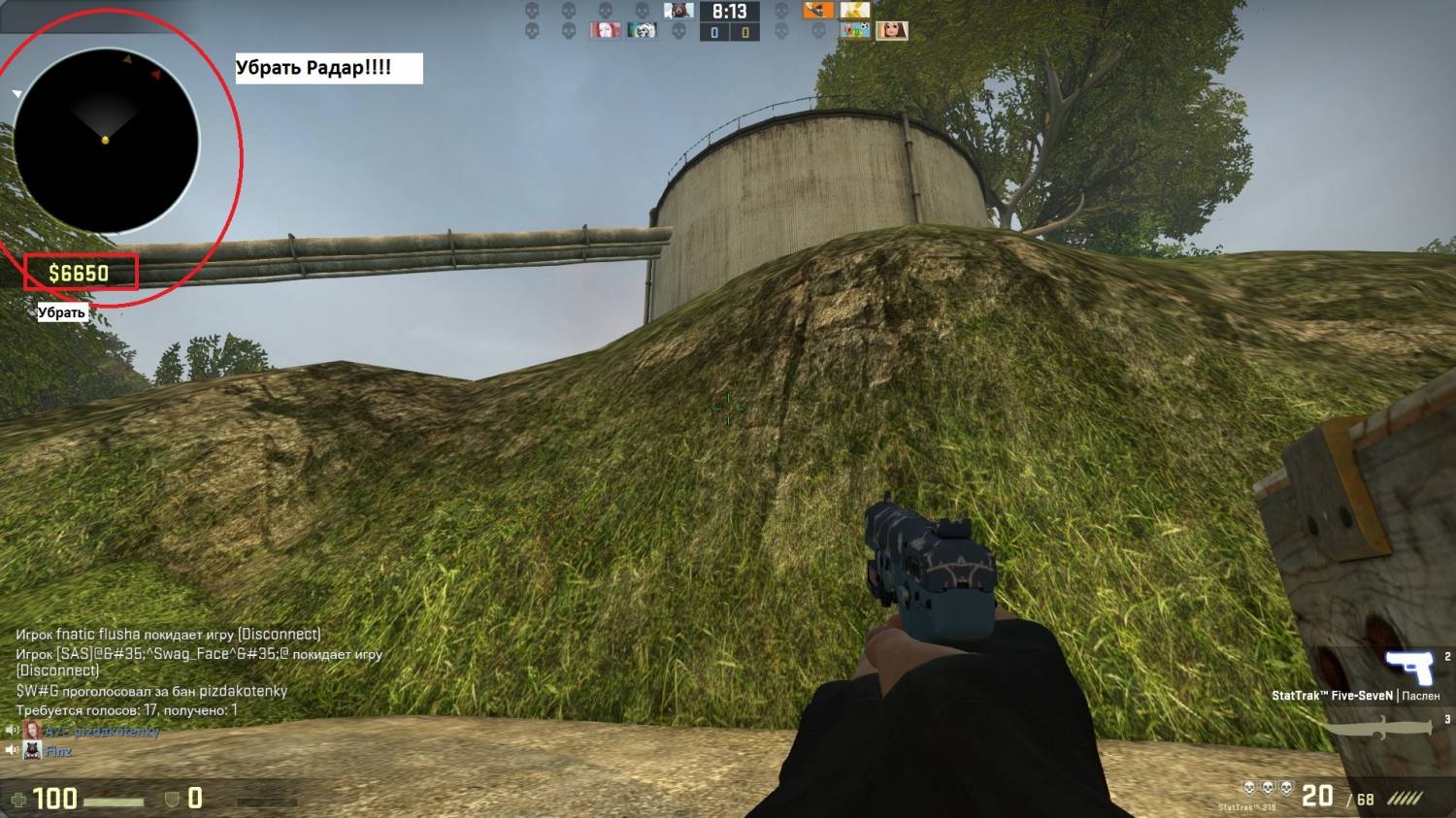The image size is (1456, 818).
Task: Select the green cartoon avatar at top
Action: click(855, 31)
